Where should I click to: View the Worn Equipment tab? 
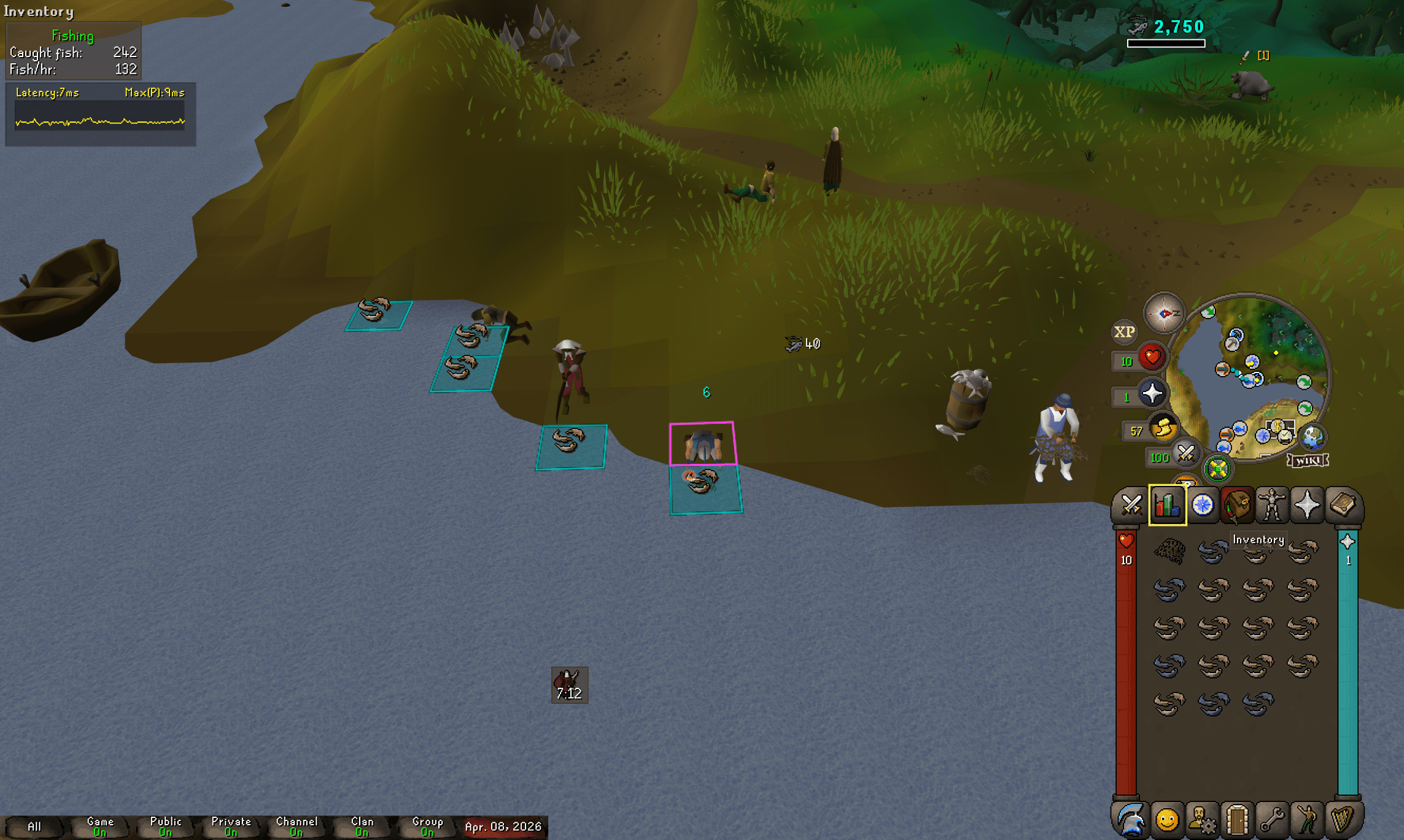[x=1272, y=505]
